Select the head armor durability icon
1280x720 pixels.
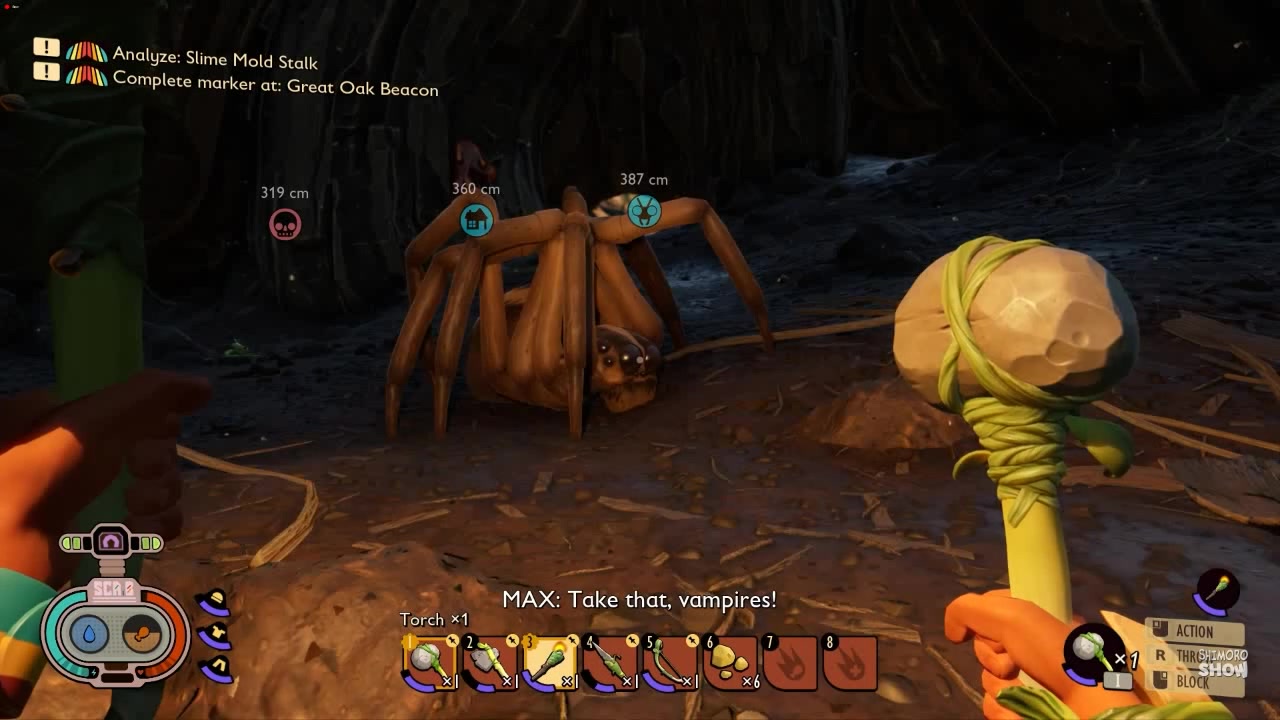215,602
